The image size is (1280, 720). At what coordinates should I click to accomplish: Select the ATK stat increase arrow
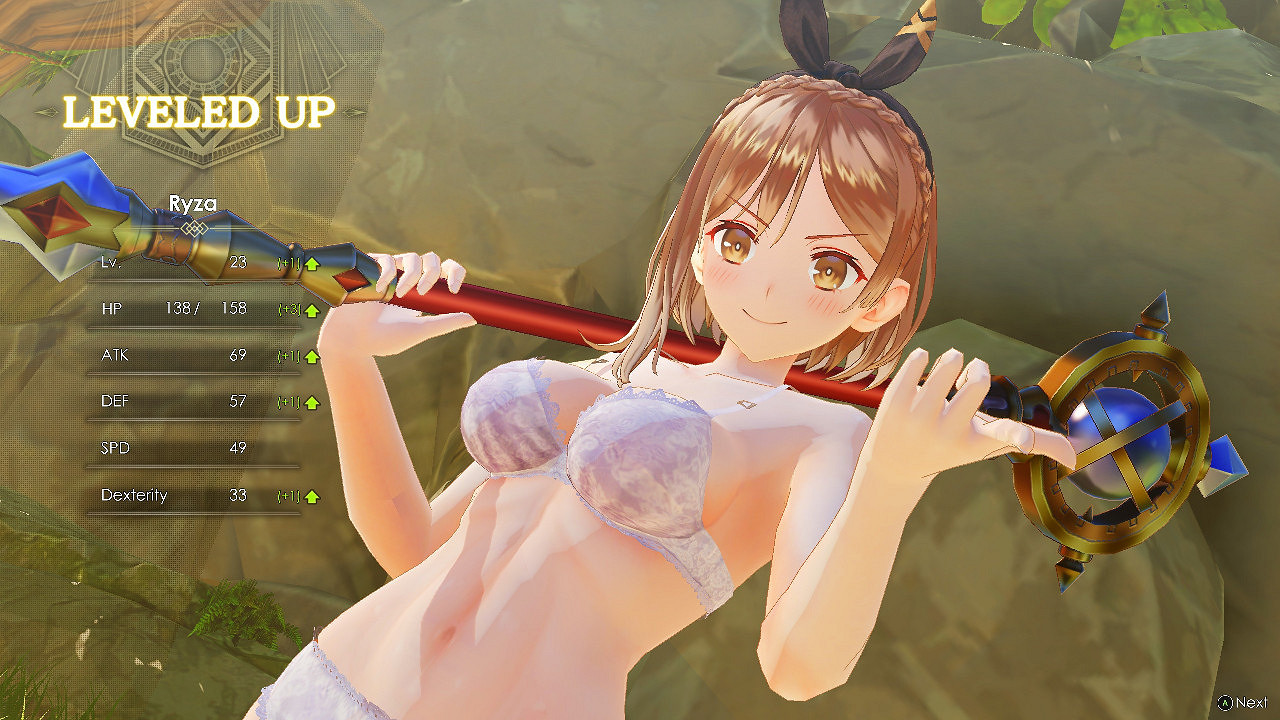[x=310, y=355]
